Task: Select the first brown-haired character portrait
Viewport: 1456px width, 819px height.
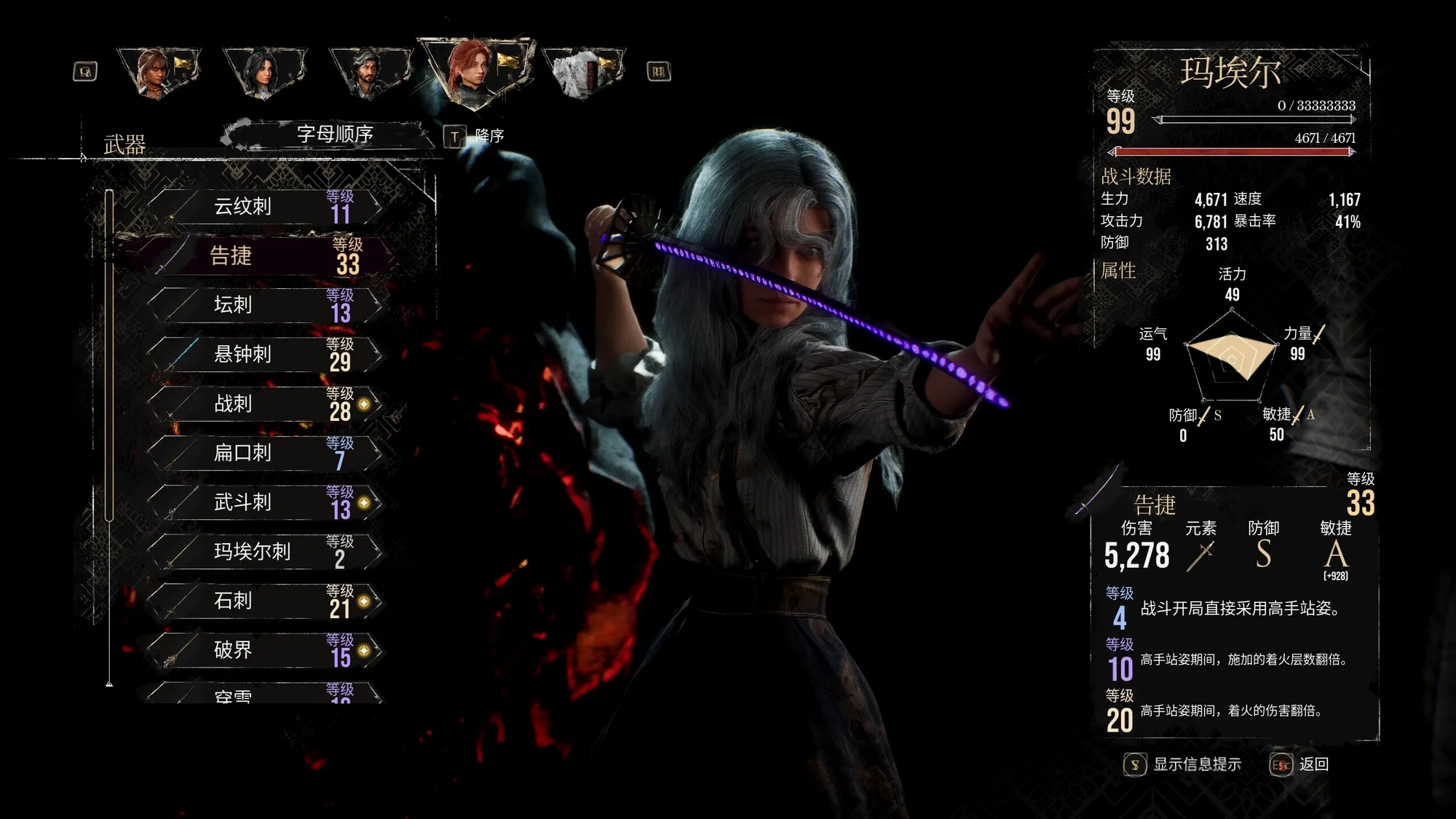Action: pos(157,73)
